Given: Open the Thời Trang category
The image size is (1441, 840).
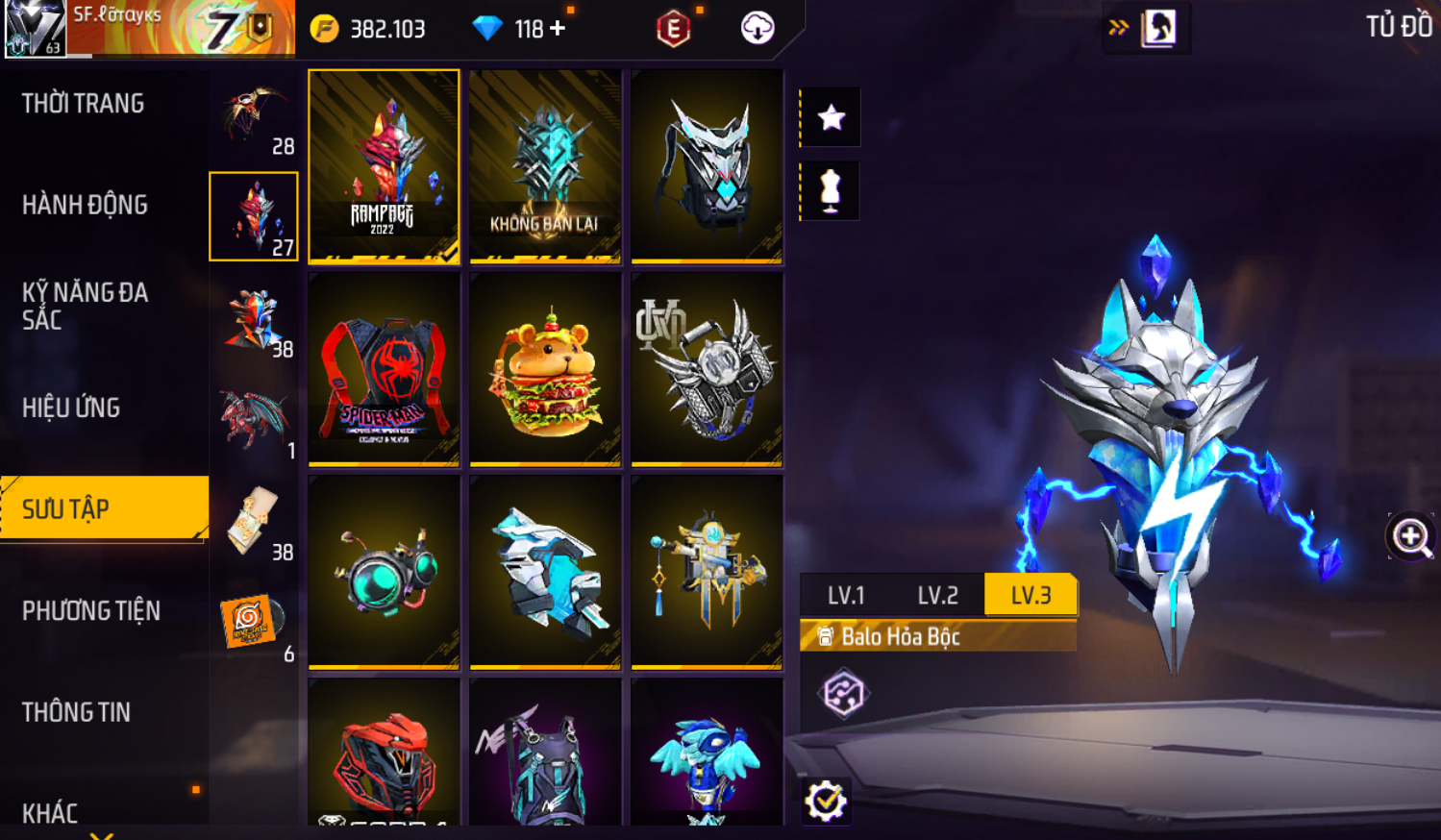Looking at the screenshot, I should click(84, 104).
